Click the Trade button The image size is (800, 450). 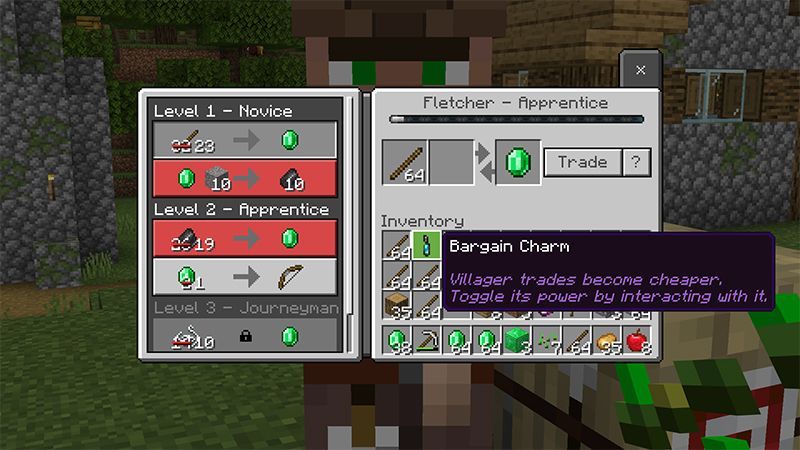[582, 163]
